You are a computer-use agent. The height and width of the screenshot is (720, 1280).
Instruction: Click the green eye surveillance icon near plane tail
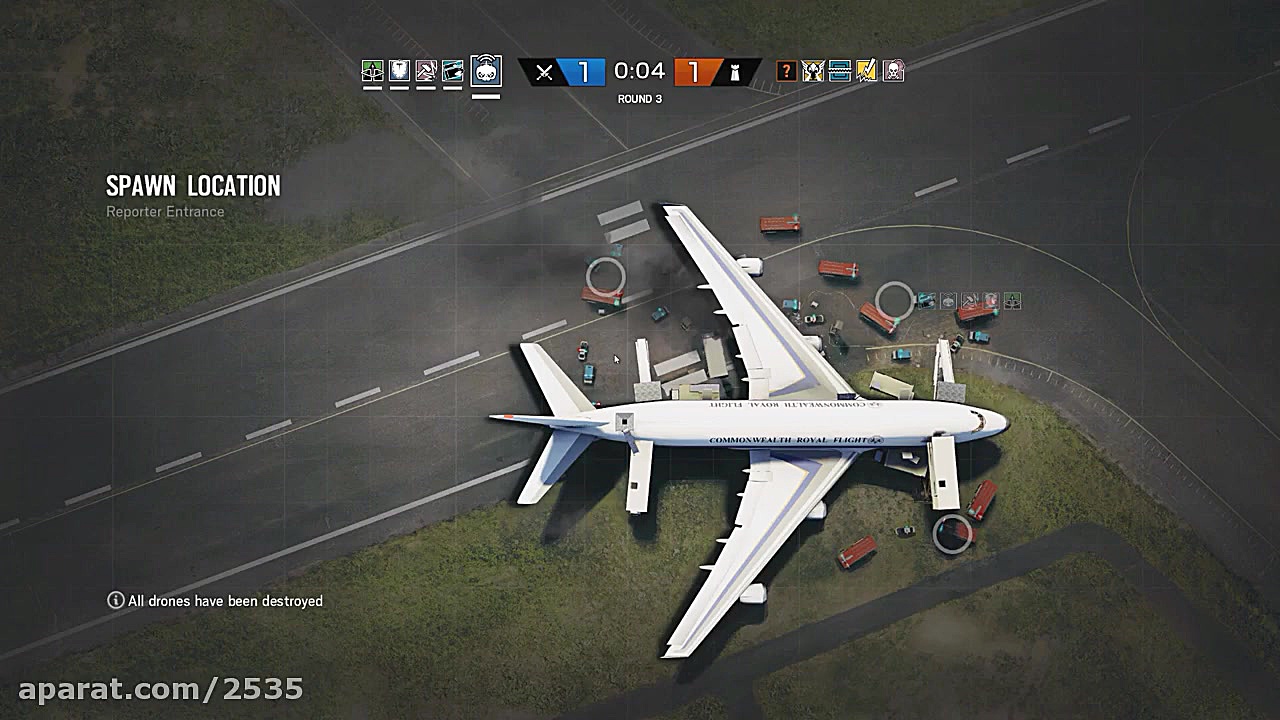1012,301
